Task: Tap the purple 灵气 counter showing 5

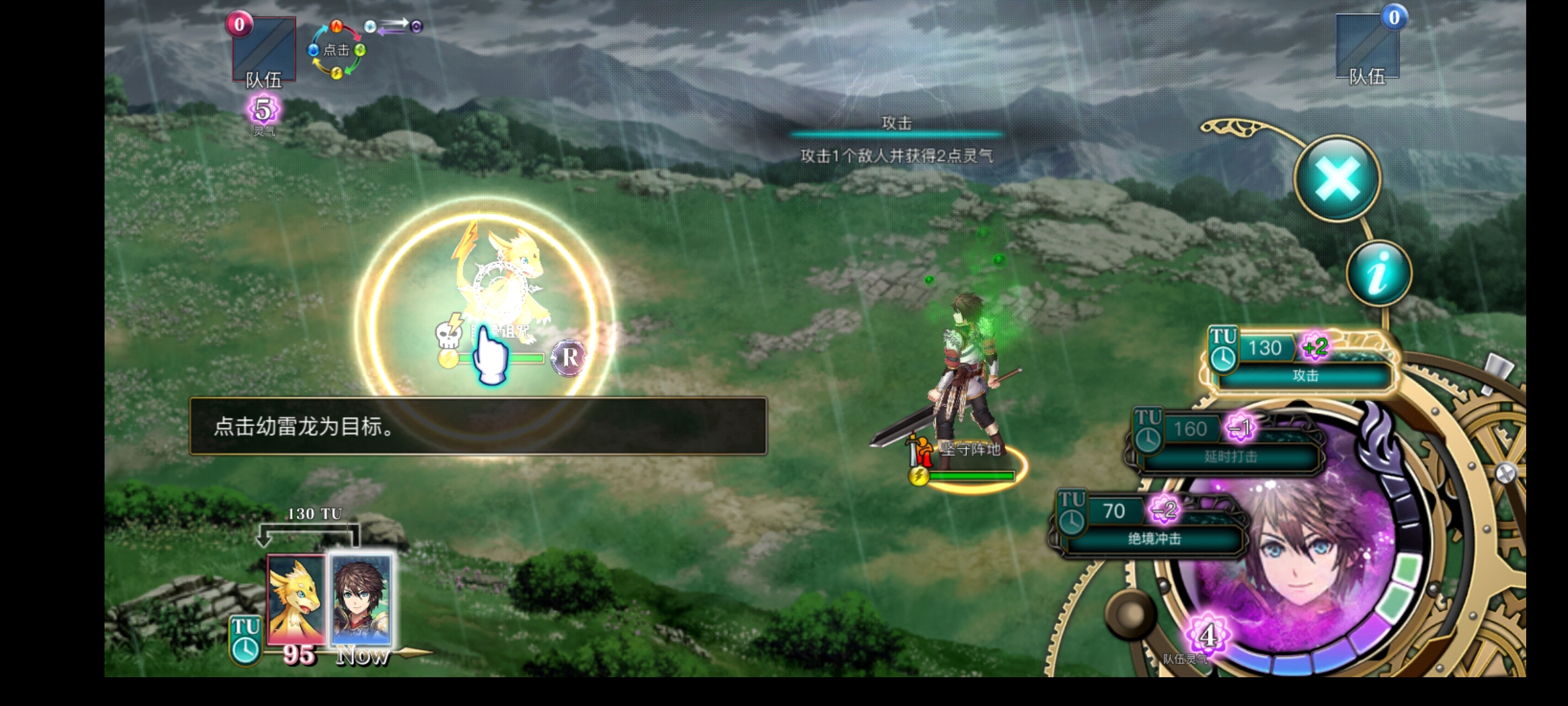Action: [x=263, y=110]
